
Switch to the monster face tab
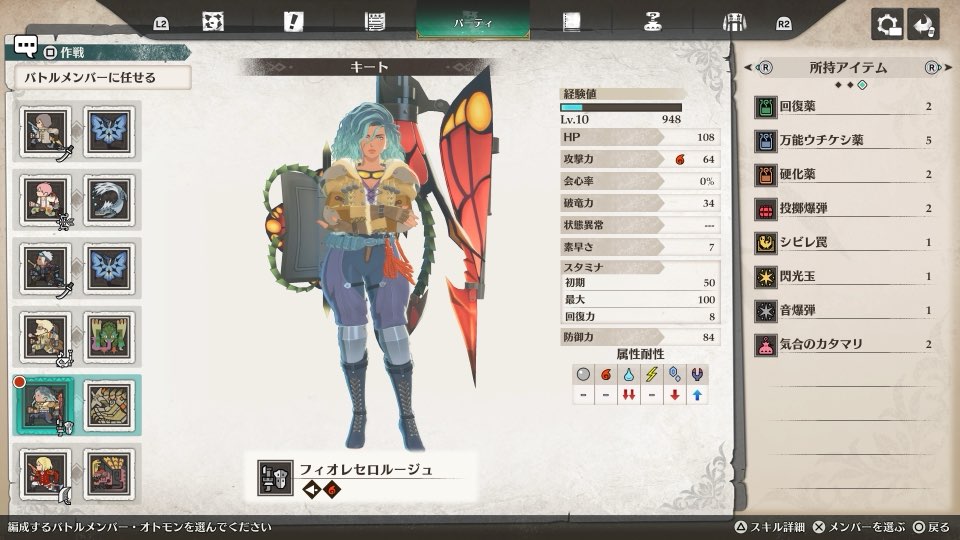tap(212, 22)
